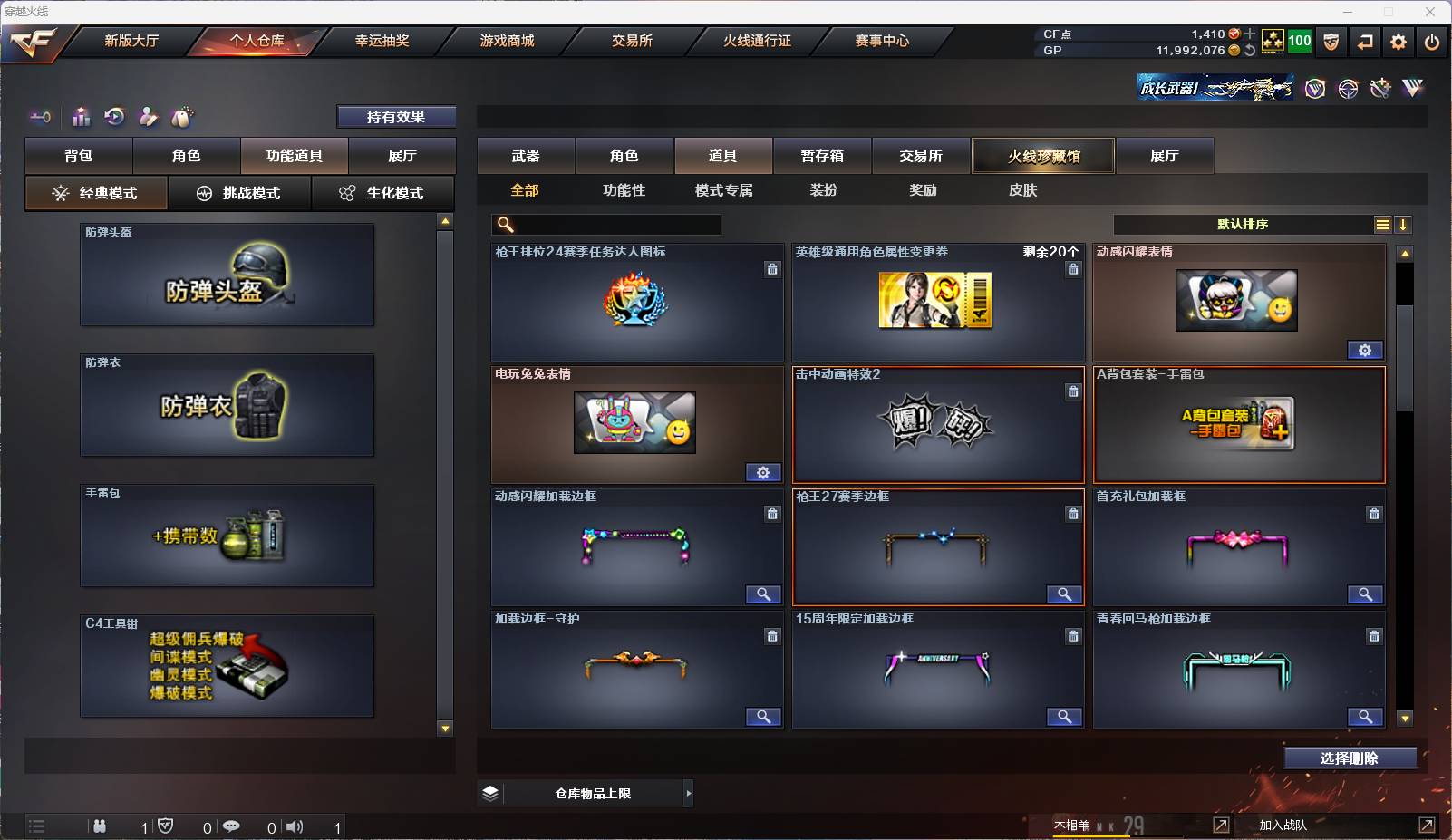Screen dimensions: 1452x840
Task: Open the game settings gear icon
Action: coord(1398,41)
